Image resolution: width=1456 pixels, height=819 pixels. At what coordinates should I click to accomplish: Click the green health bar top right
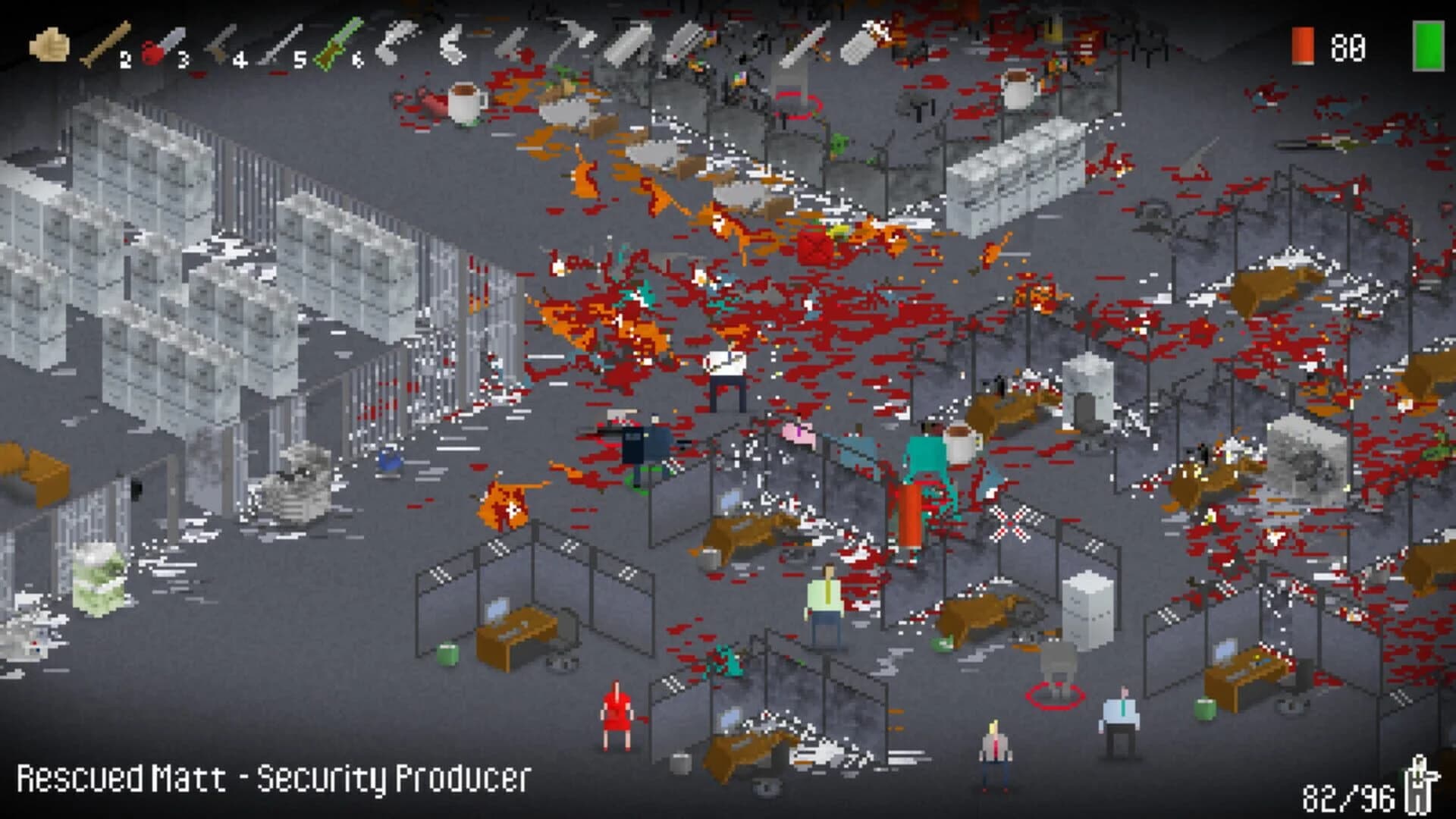pyautogui.click(x=1429, y=45)
